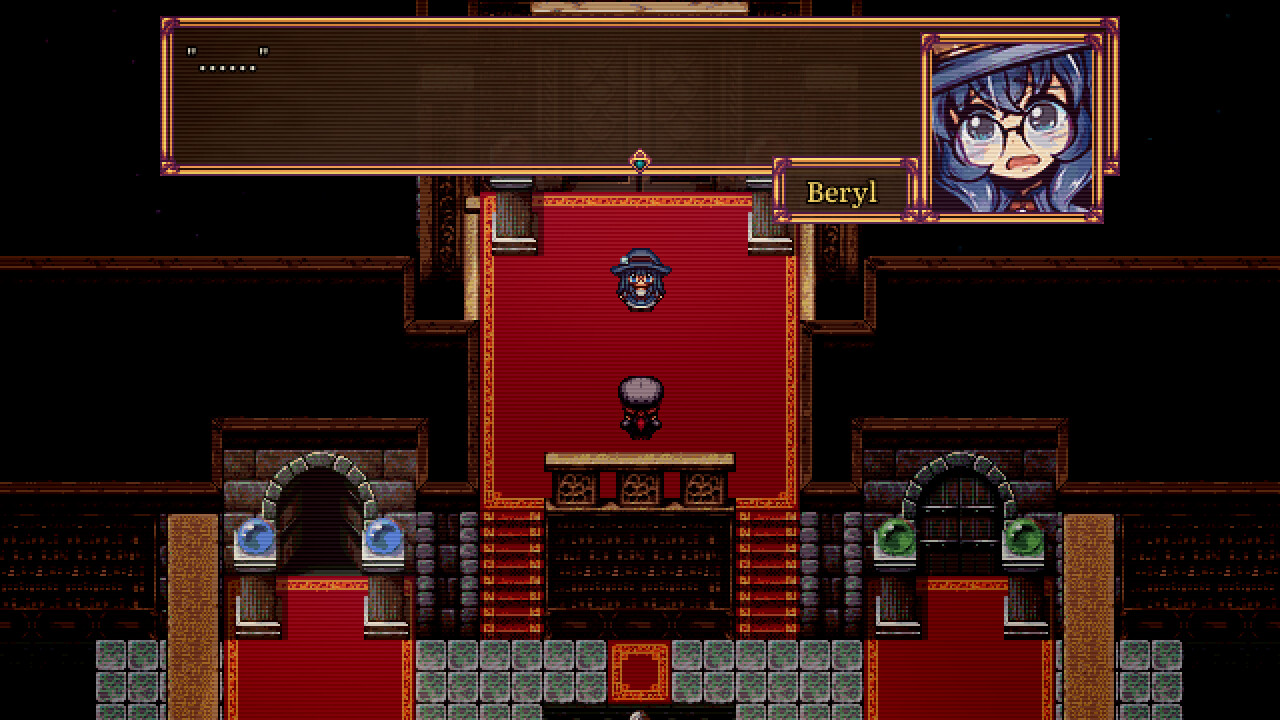This screenshot has width=1280, height=720.
Task: Click the green orb right of the right archway
Action: pyautogui.click(x=1023, y=537)
